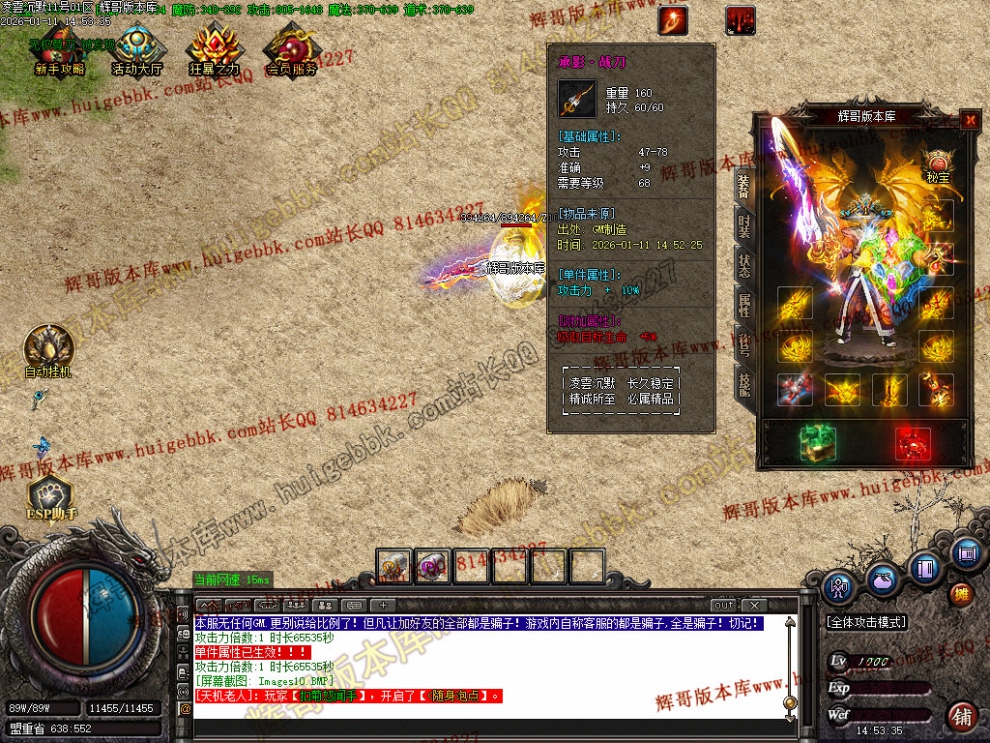Screen dimensions: 990x743
Task: Switch to the 时装 costume tab
Action: [744, 224]
